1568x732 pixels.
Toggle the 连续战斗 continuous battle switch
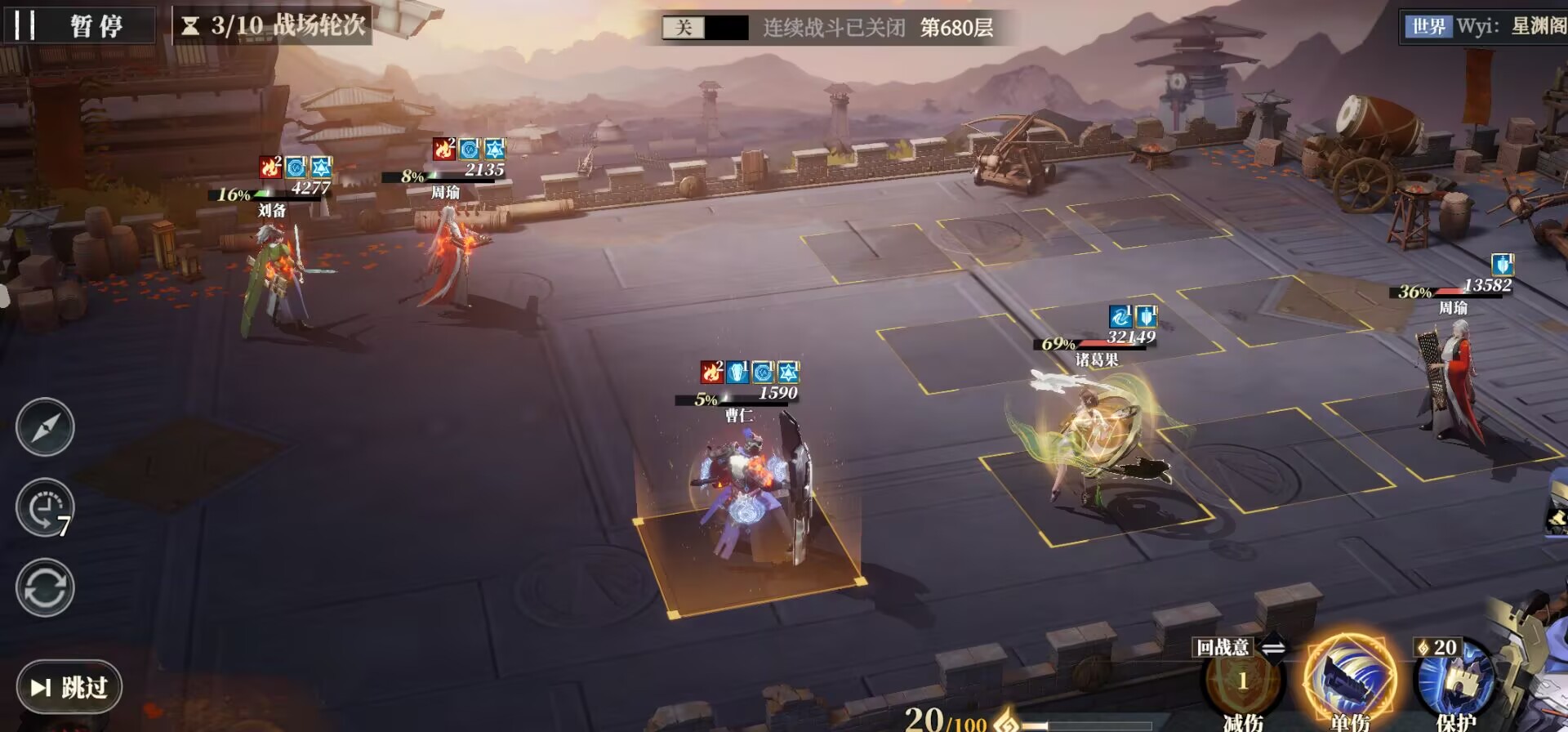(704, 28)
